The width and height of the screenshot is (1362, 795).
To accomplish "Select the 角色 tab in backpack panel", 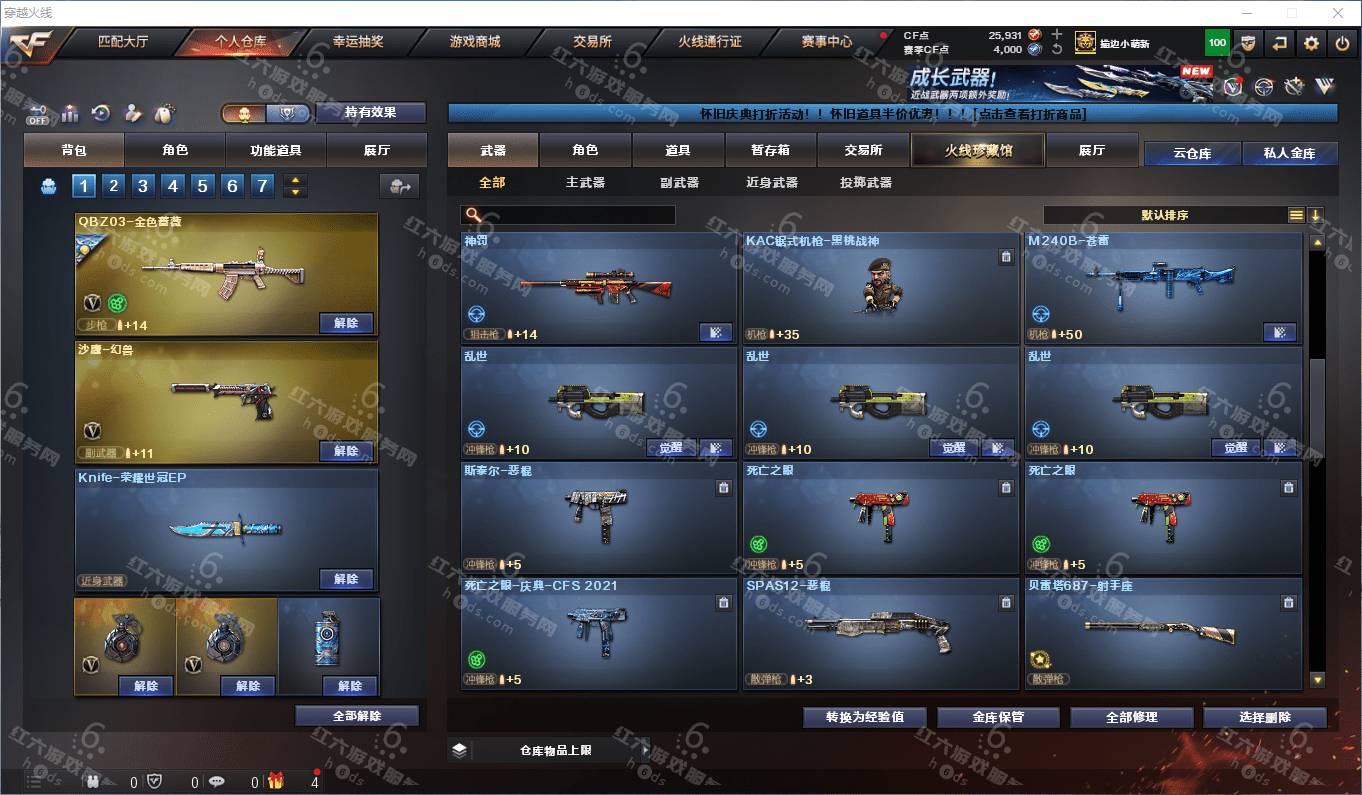I will (175, 150).
